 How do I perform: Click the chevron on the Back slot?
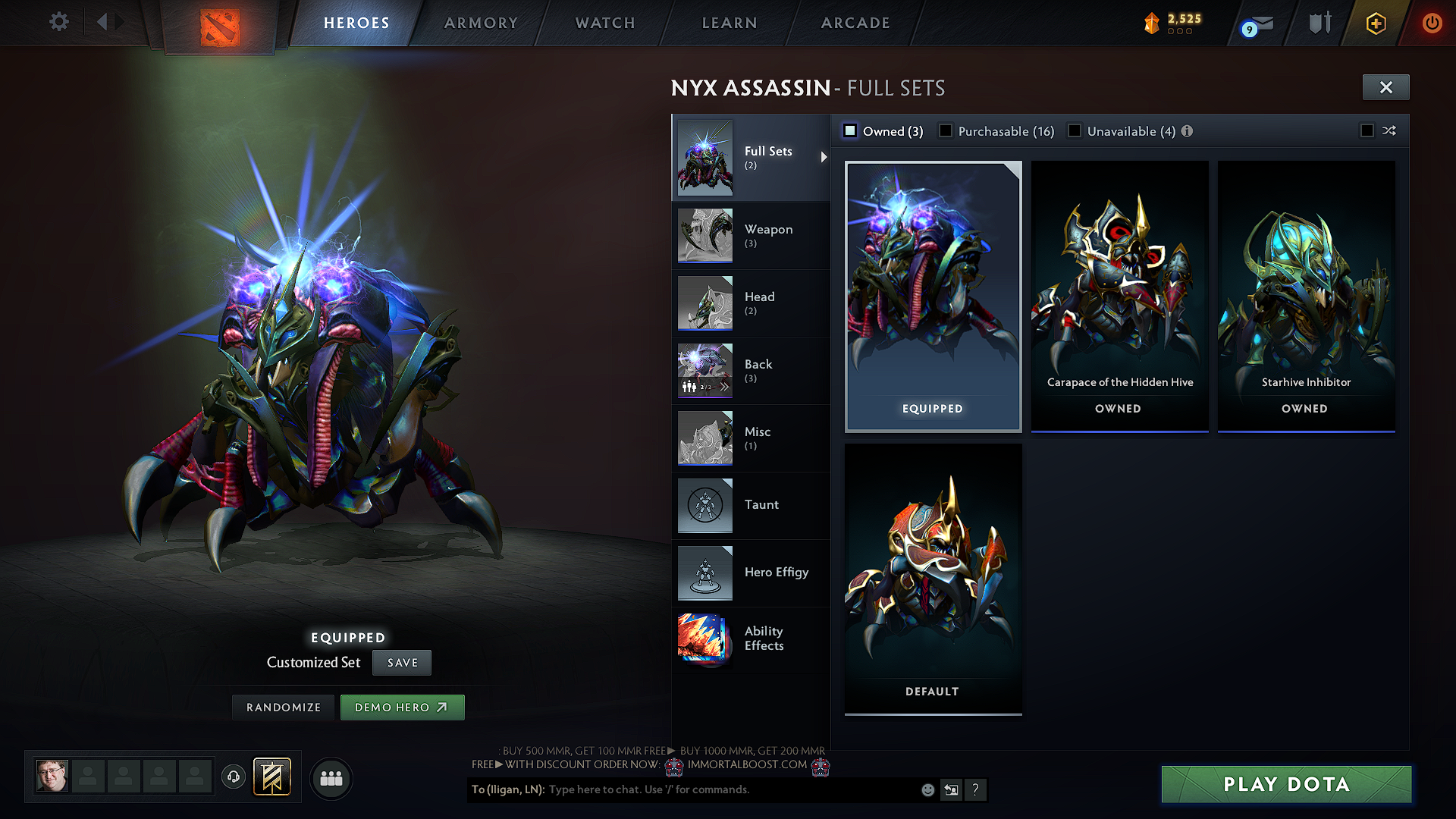725,387
